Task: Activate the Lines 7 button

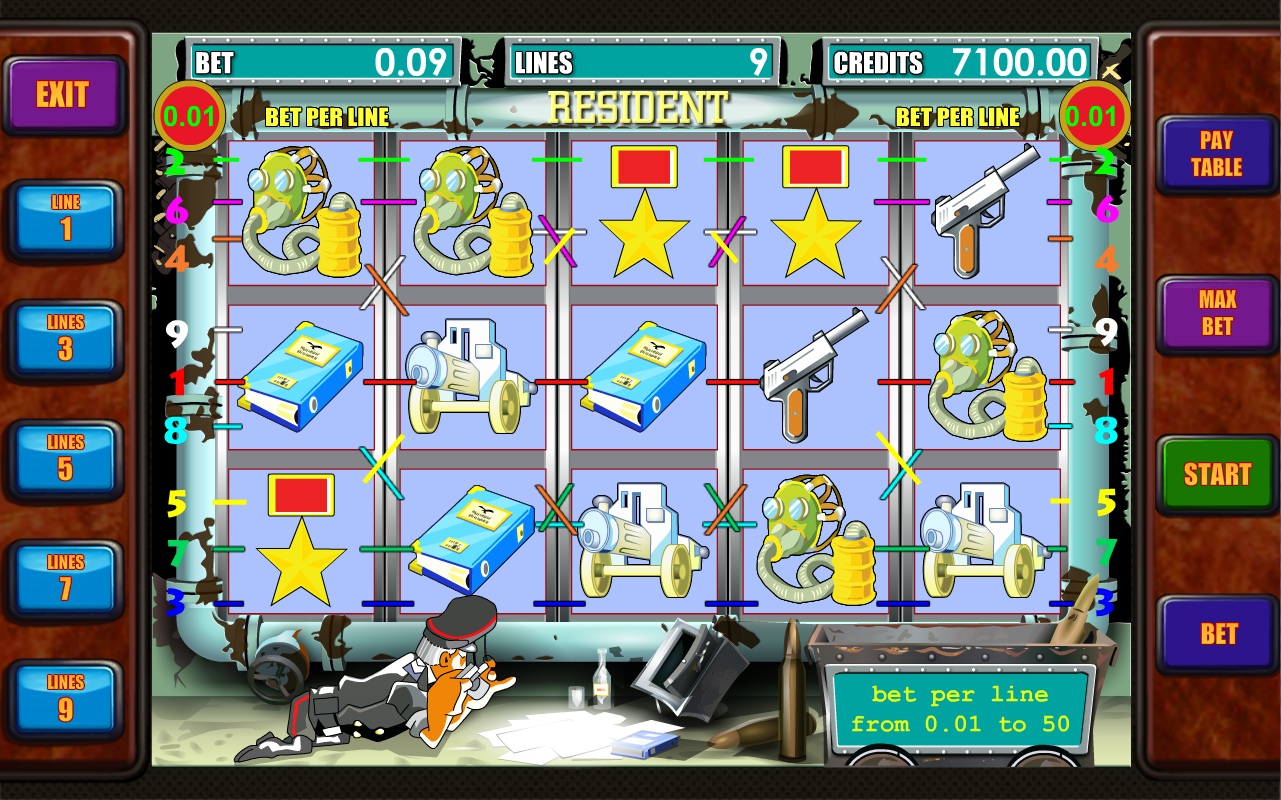Action: (x=65, y=579)
